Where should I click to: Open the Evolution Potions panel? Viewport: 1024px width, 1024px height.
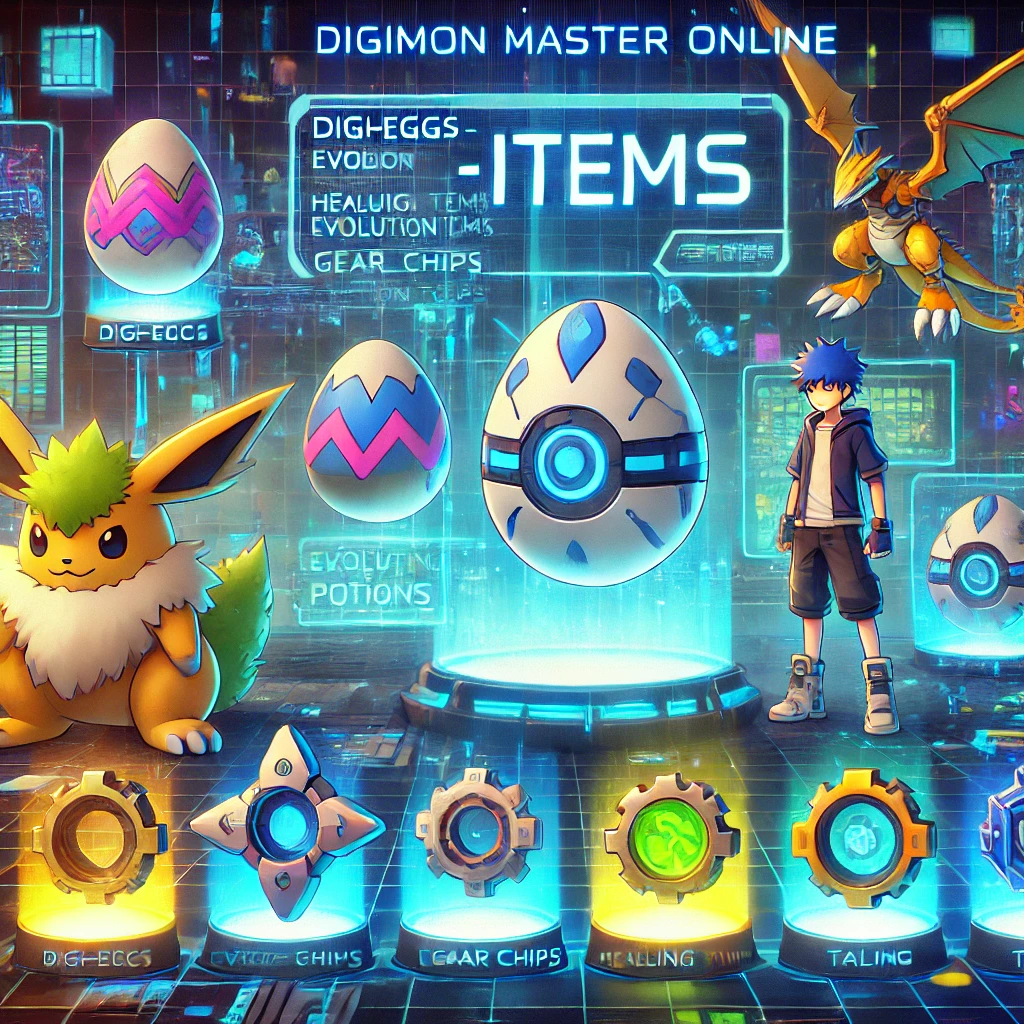click(x=367, y=581)
